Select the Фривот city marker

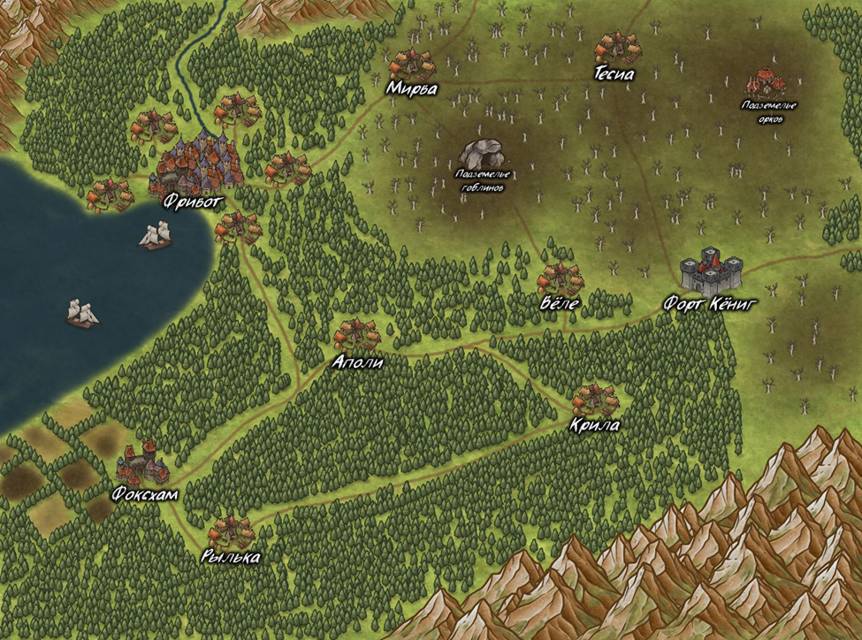[x=199, y=165]
